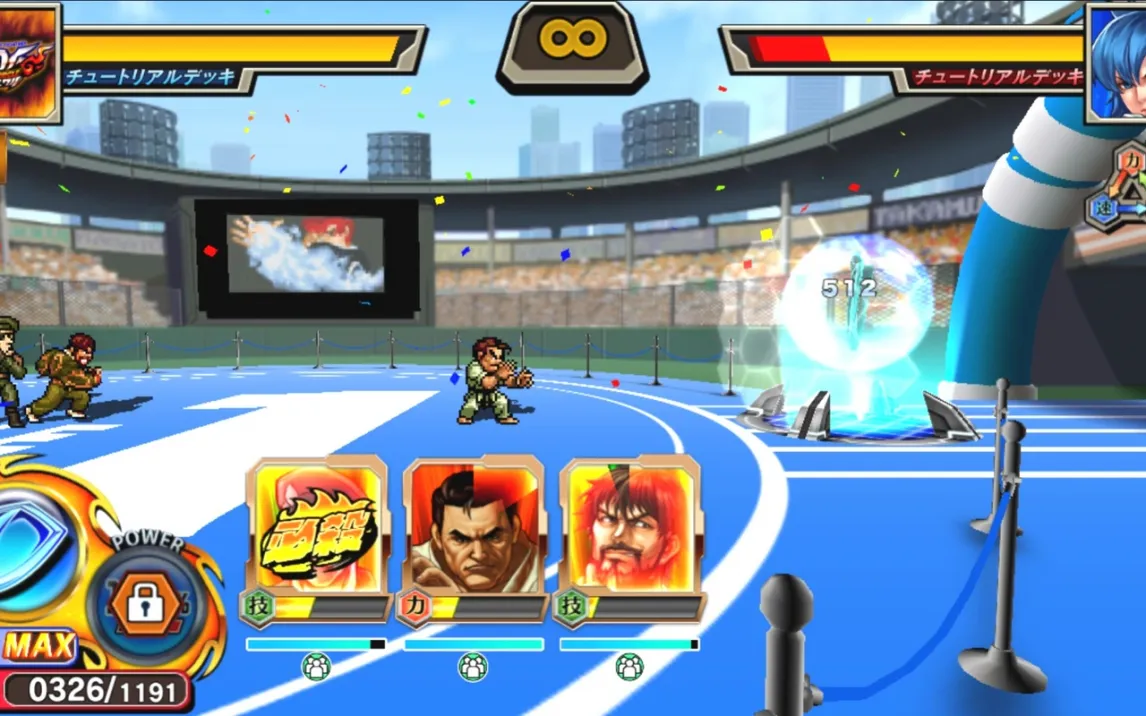This screenshot has width=1146, height=716.
Task: Pick the red-haired bearded fighter card
Action: pyautogui.click(x=630, y=528)
